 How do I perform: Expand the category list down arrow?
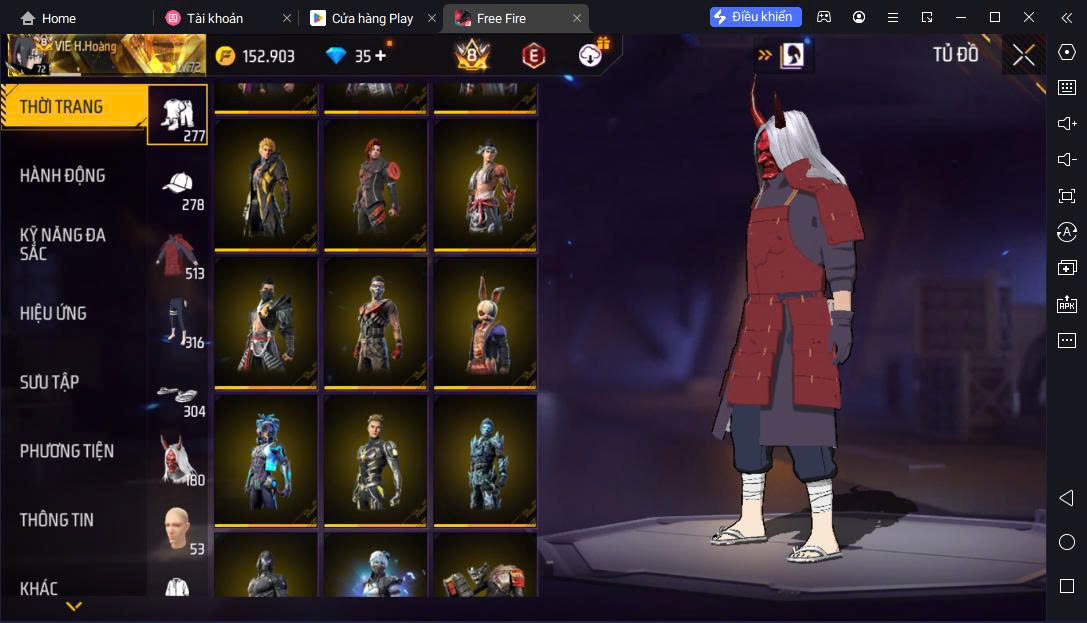click(x=74, y=606)
